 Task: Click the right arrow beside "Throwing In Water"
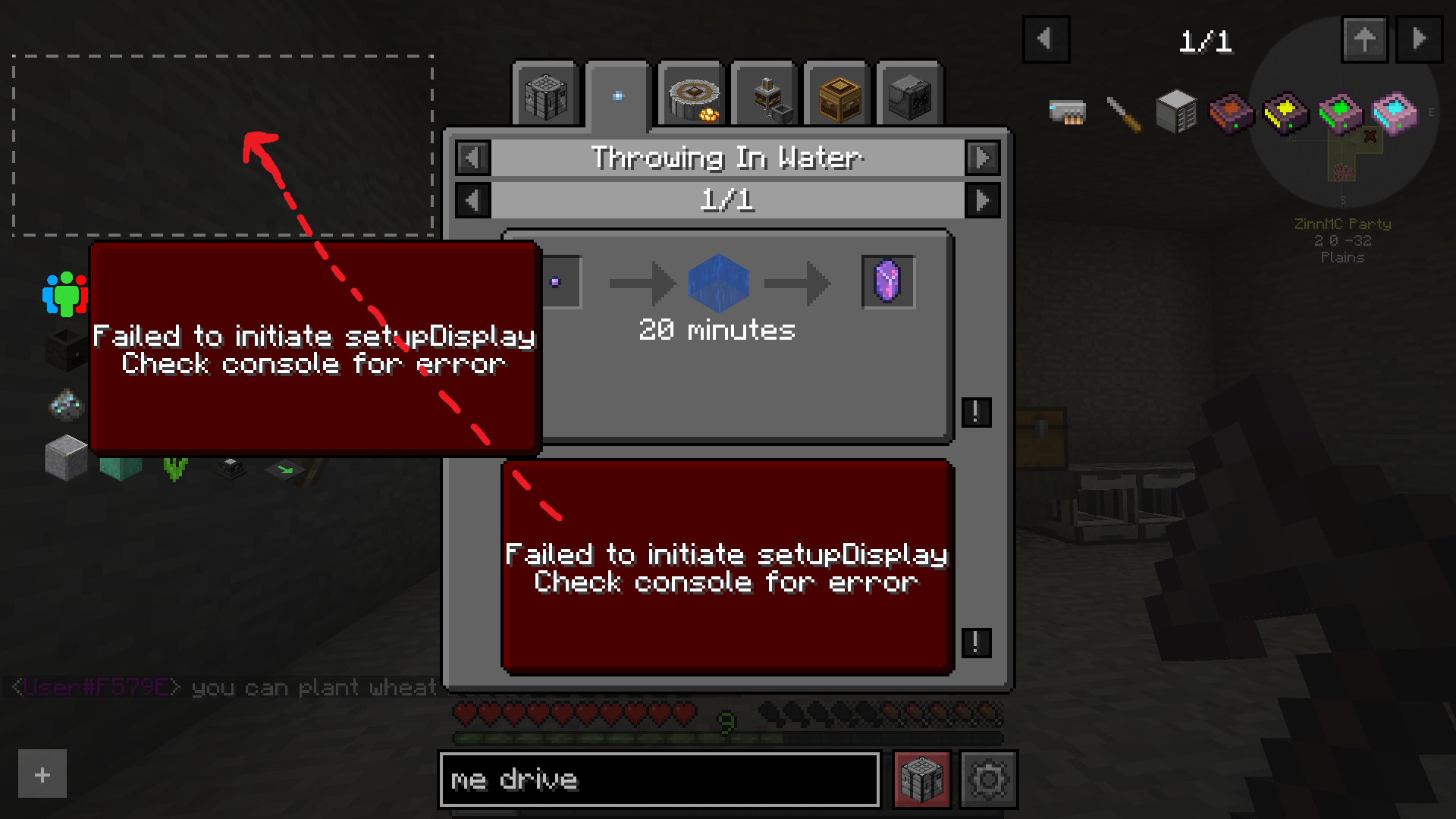(x=983, y=158)
